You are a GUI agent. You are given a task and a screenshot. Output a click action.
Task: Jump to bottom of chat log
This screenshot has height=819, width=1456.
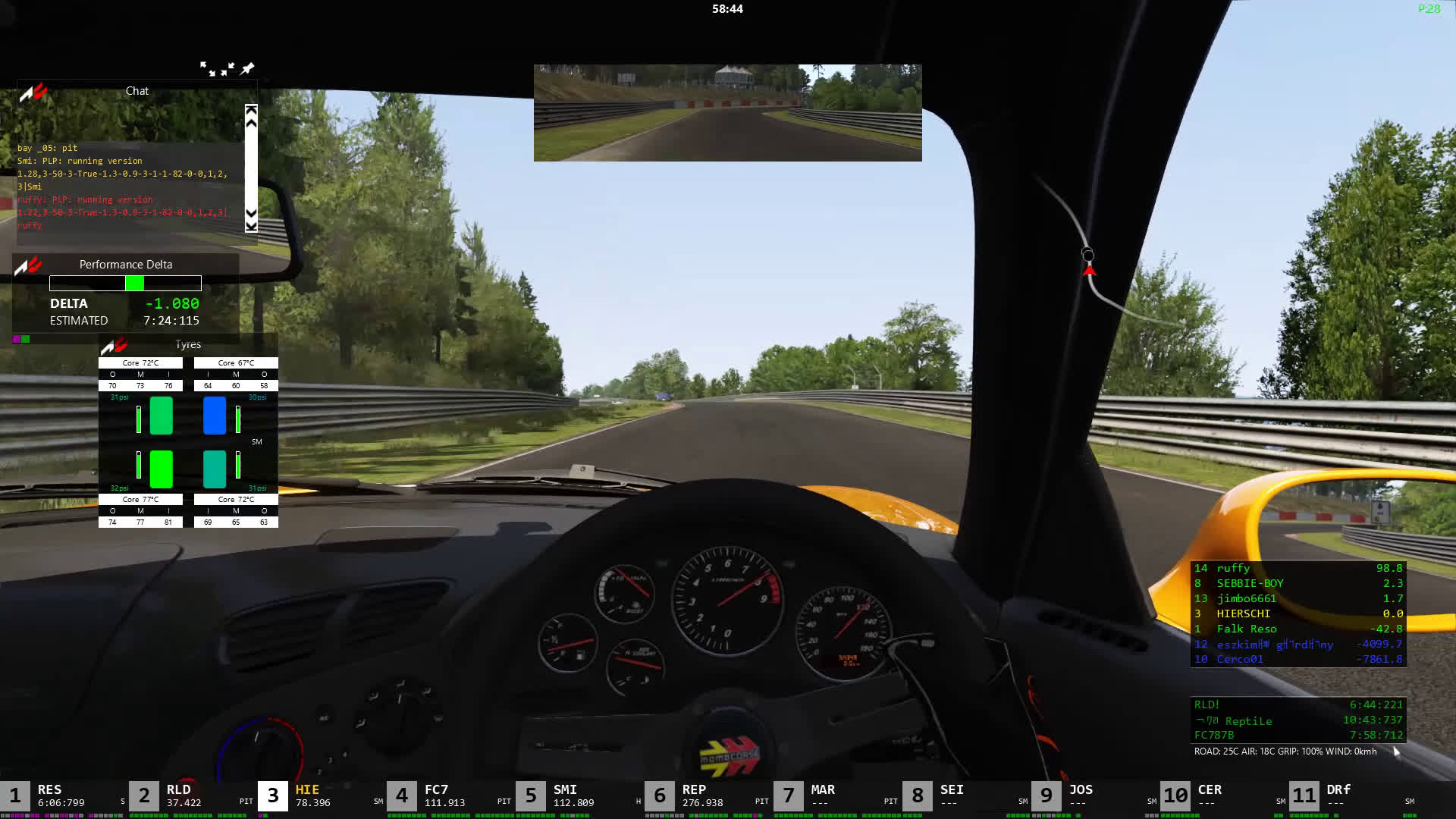pos(251,224)
